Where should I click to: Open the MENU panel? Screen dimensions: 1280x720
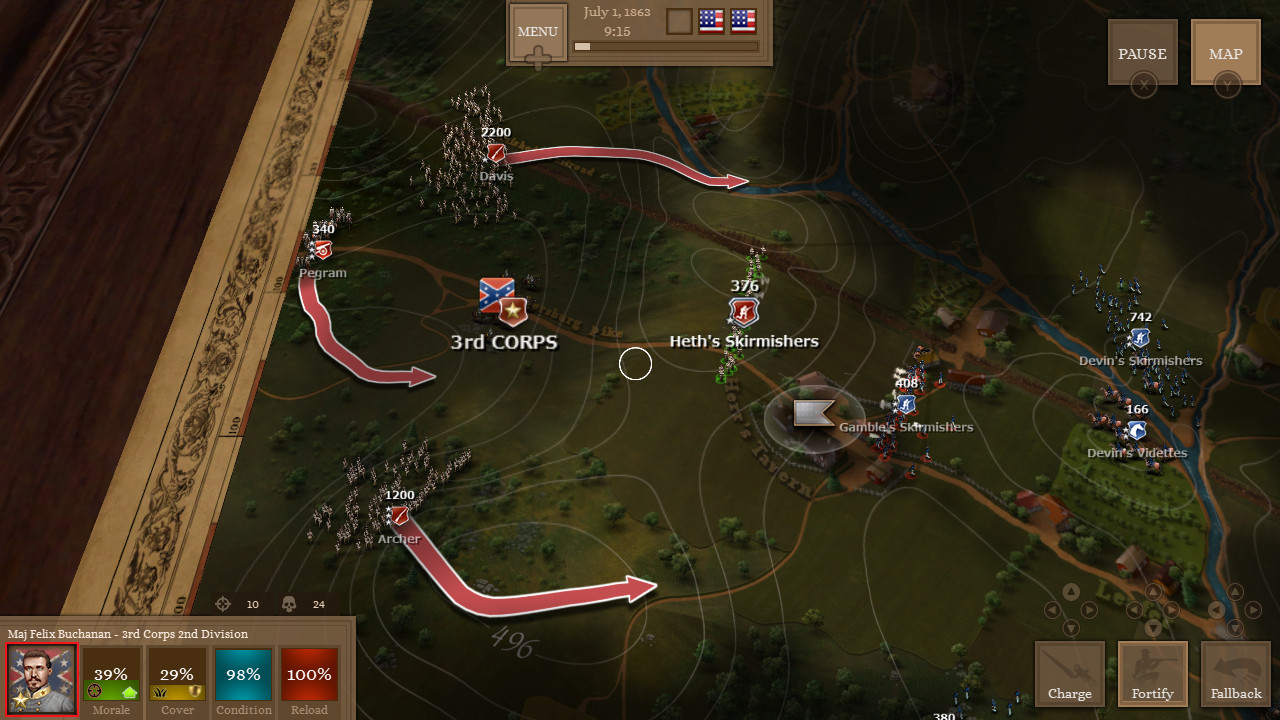(x=537, y=31)
